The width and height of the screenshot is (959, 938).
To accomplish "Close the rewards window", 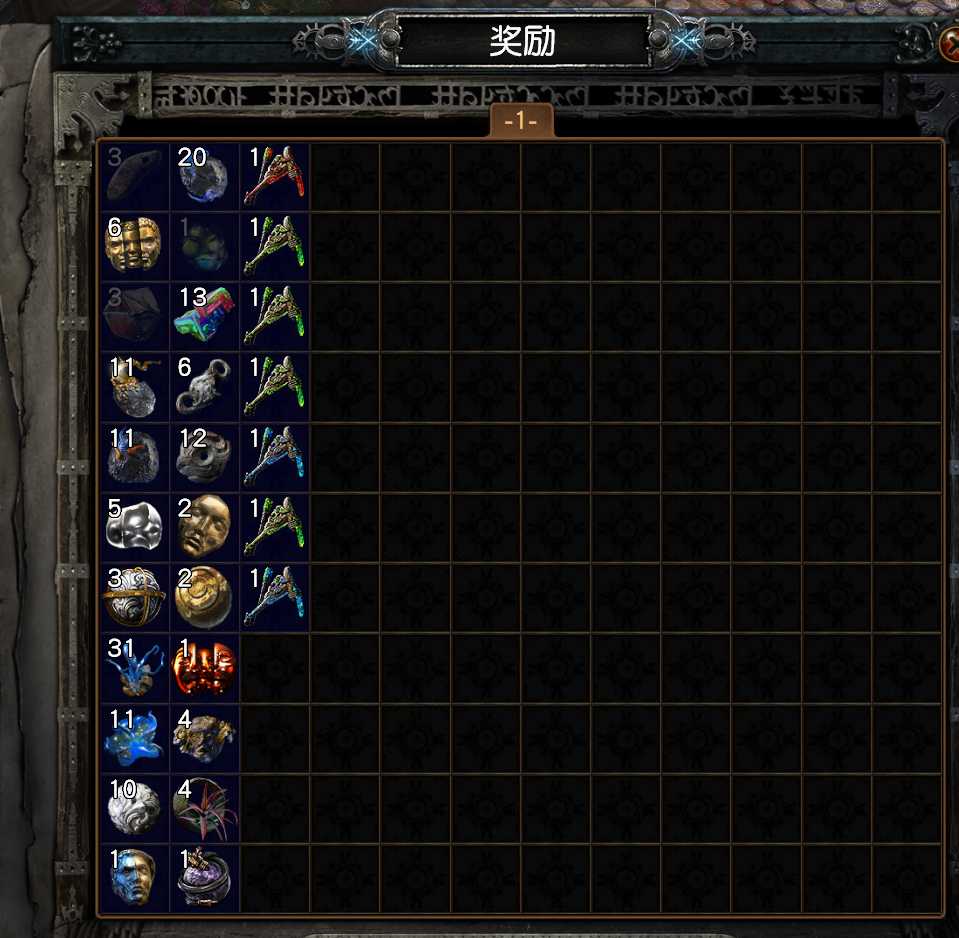I will 949,41.
